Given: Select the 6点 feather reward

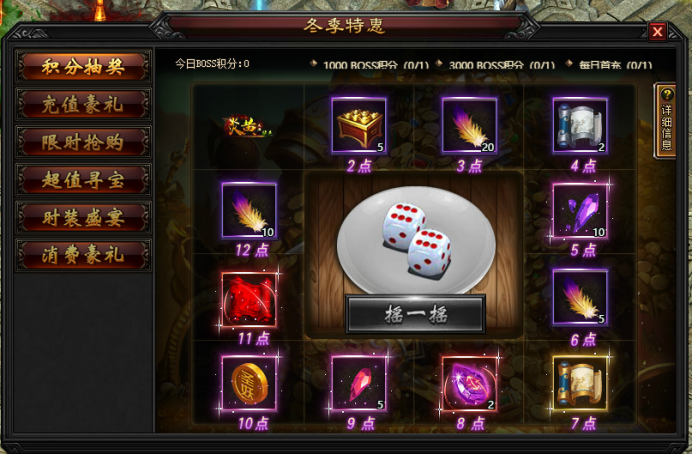Looking at the screenshot, I should (x=580, y=297).
